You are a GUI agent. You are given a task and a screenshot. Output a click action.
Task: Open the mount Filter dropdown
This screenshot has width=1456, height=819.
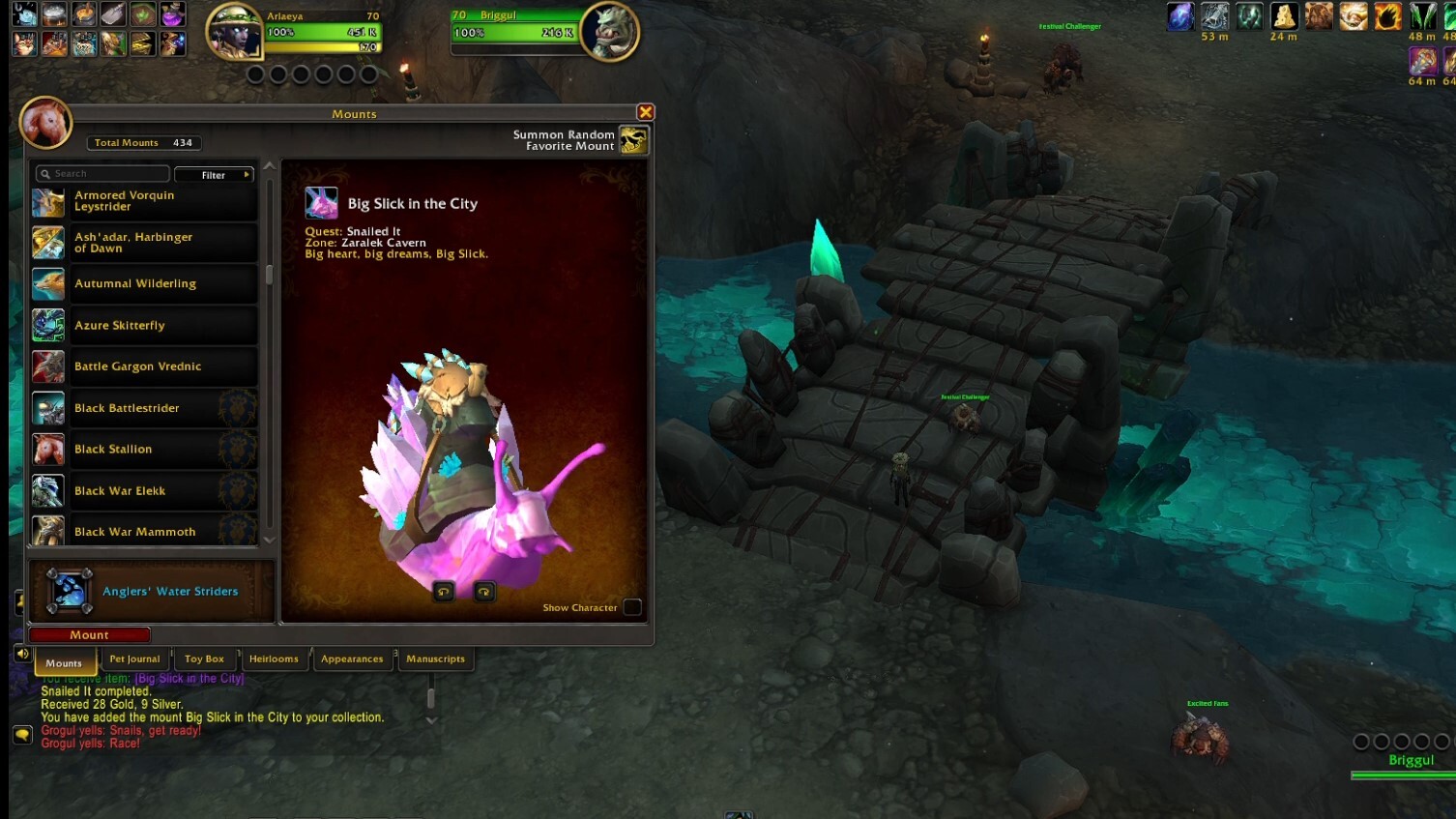215,175
